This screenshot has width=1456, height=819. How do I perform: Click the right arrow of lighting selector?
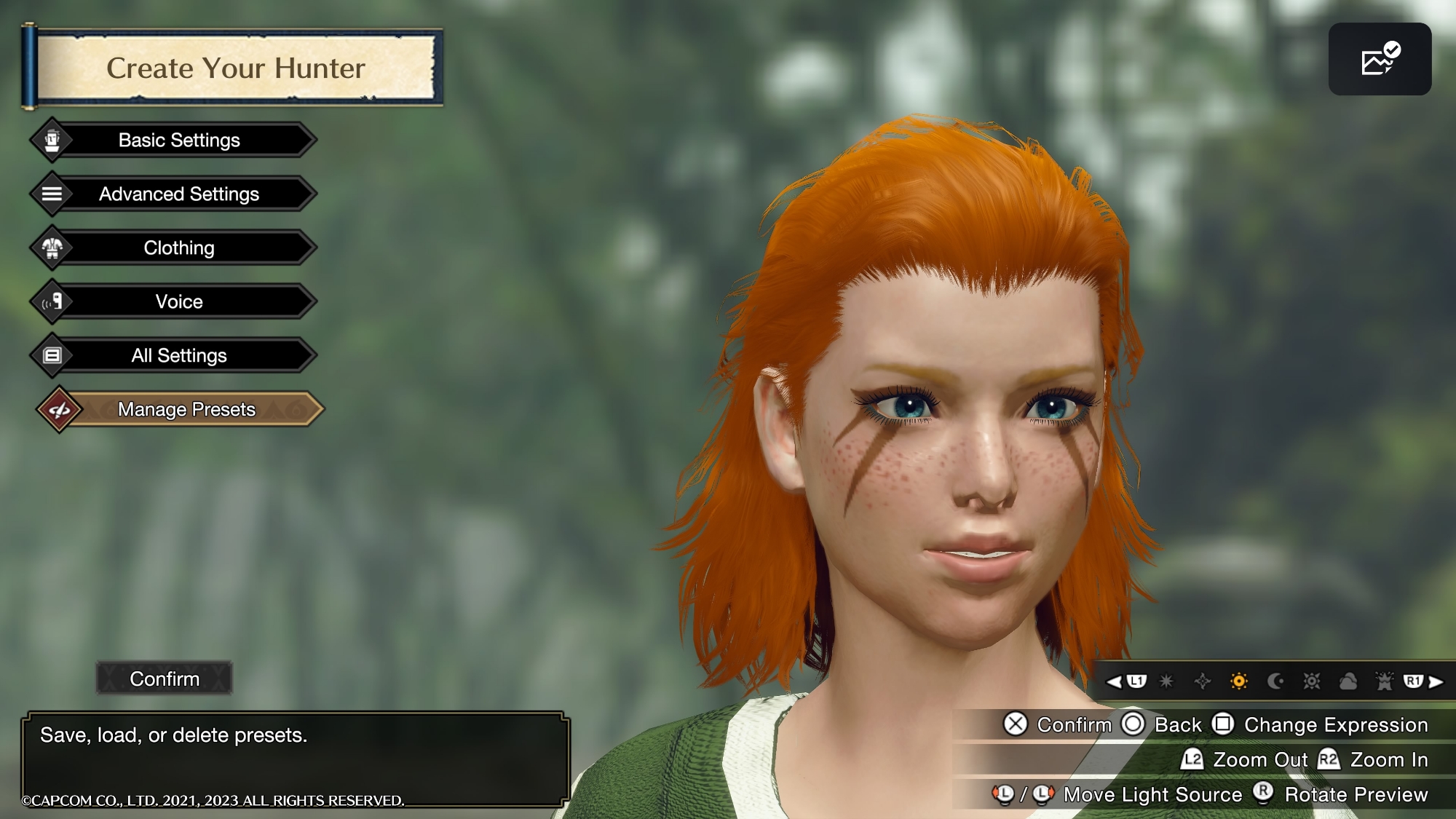pos(1436,681)
